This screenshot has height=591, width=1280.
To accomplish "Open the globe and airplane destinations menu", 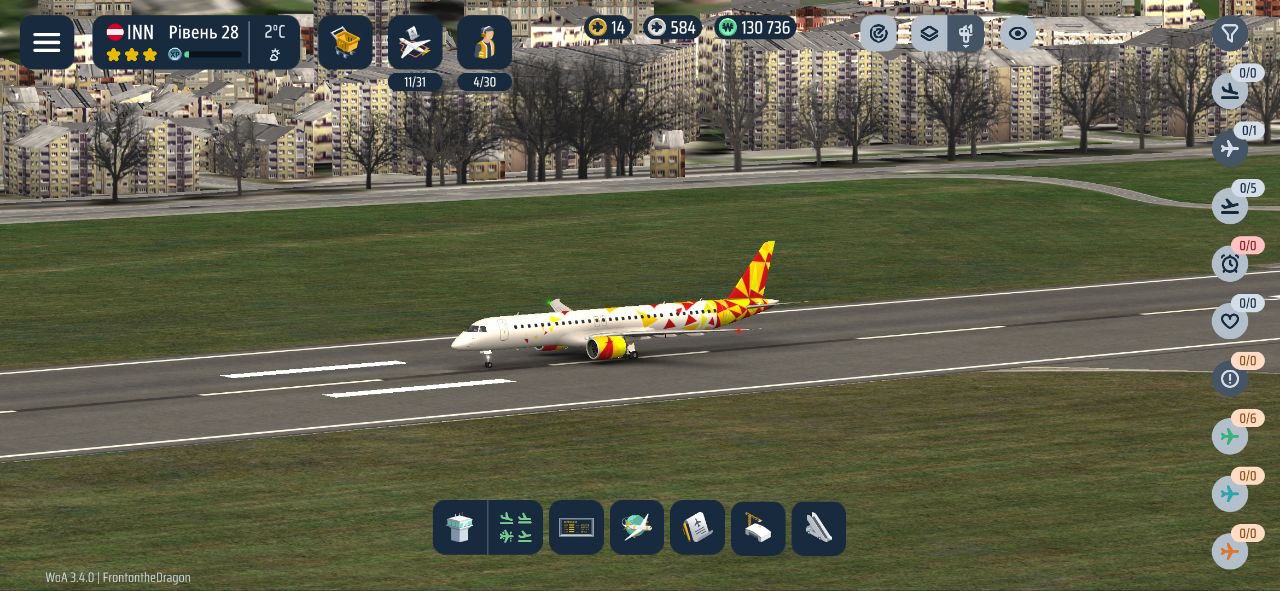I will click(637, 527).
